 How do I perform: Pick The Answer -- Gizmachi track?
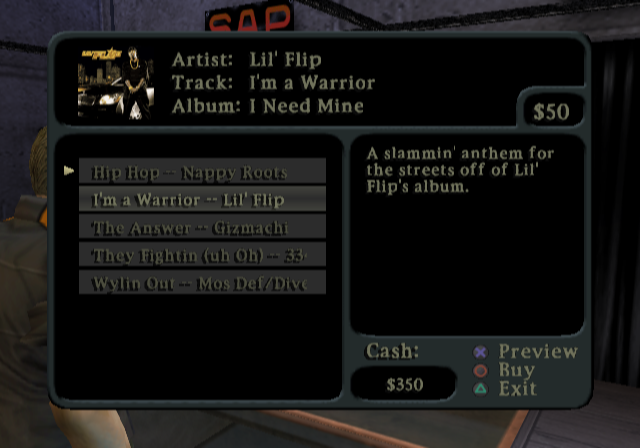pyautogui.click(x=202, y=228)
